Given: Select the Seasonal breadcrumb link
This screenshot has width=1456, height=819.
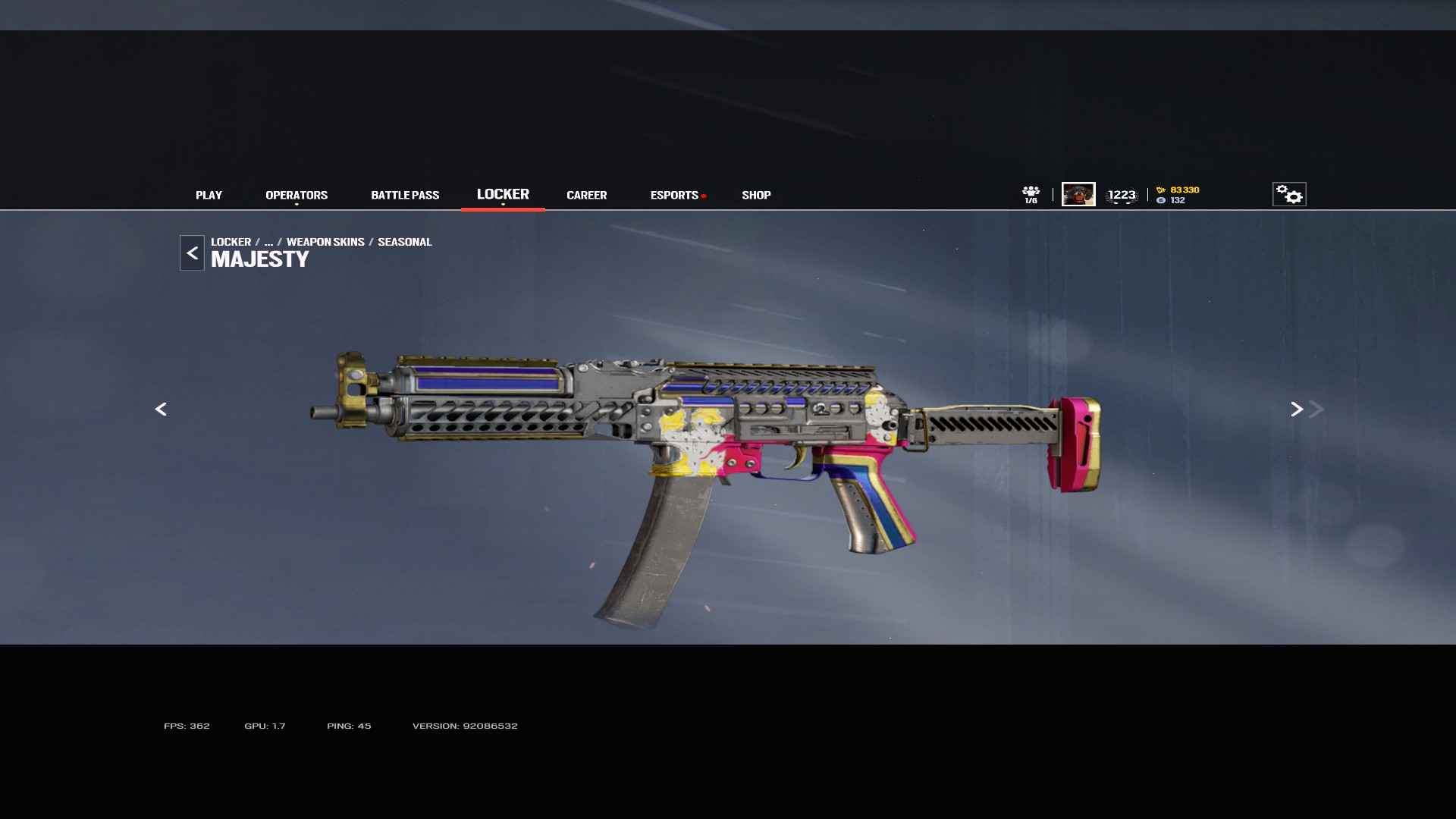Looking at the screenshot, I should click(404, 242).
